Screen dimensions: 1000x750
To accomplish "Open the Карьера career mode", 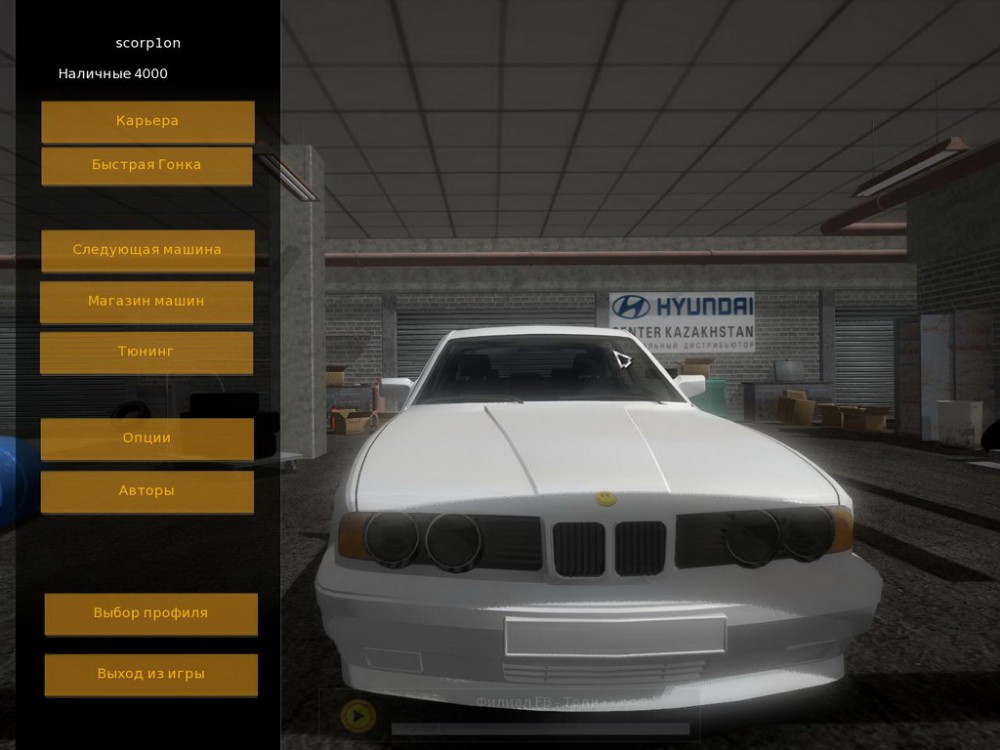I will click(147, 121).
